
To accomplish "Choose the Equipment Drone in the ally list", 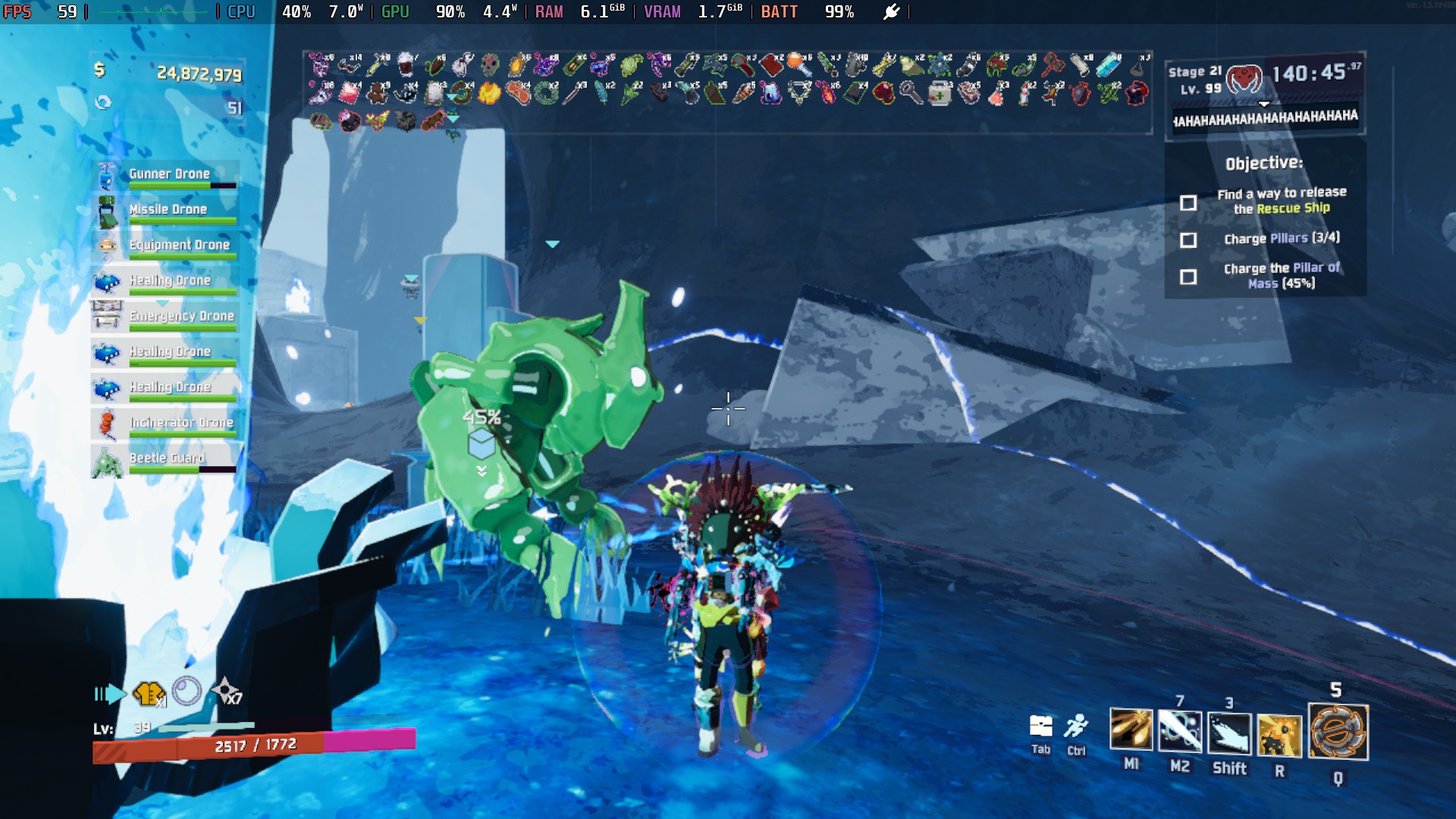I will click(x=179, y=245).
